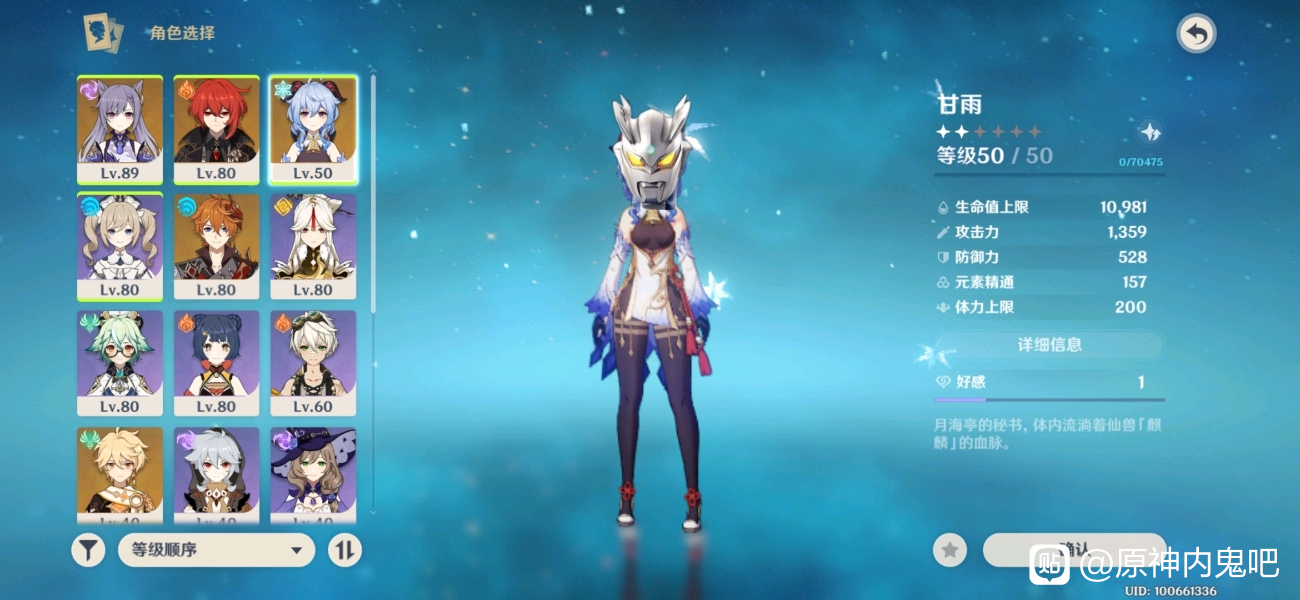Viewport: 1300px width, 600px height.
Task: Choose the white-haired Ningguang character card
Action: click(x=313, y=246)
